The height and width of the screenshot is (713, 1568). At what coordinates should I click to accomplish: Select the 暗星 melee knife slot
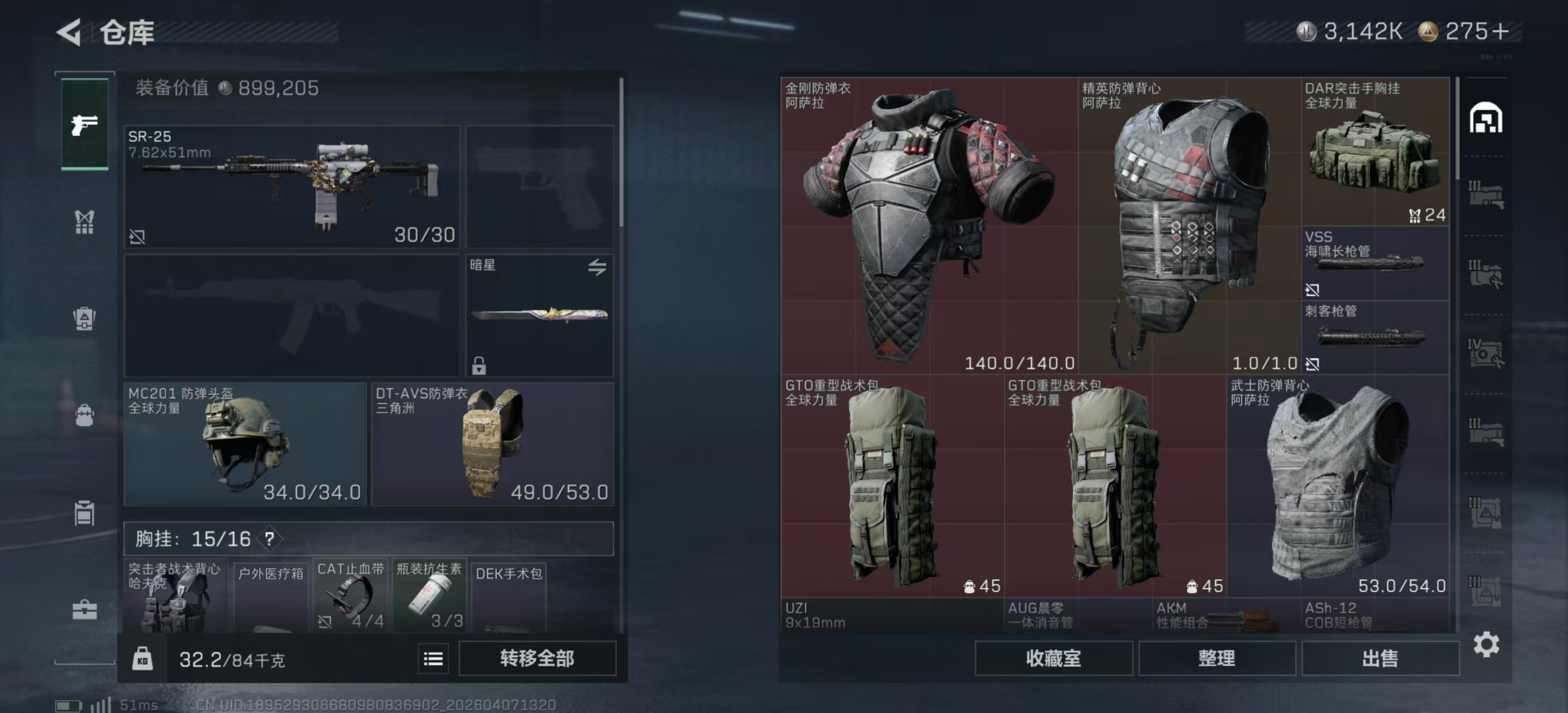point(540,315)
